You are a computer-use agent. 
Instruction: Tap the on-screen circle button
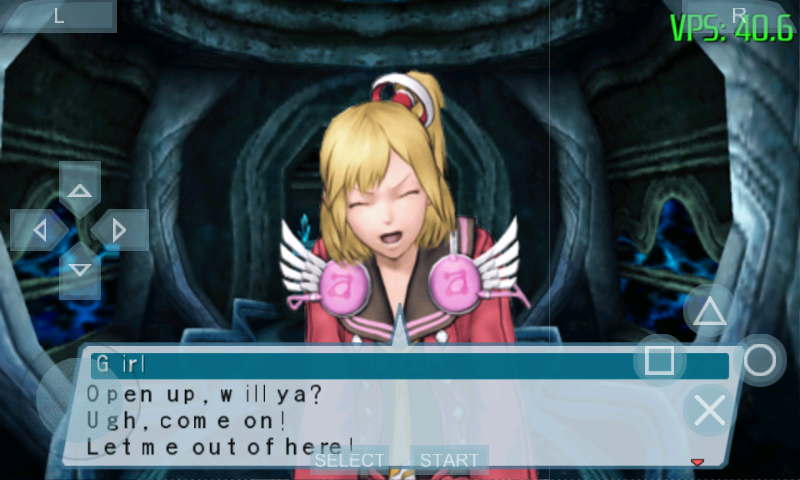tap(759, 360)
